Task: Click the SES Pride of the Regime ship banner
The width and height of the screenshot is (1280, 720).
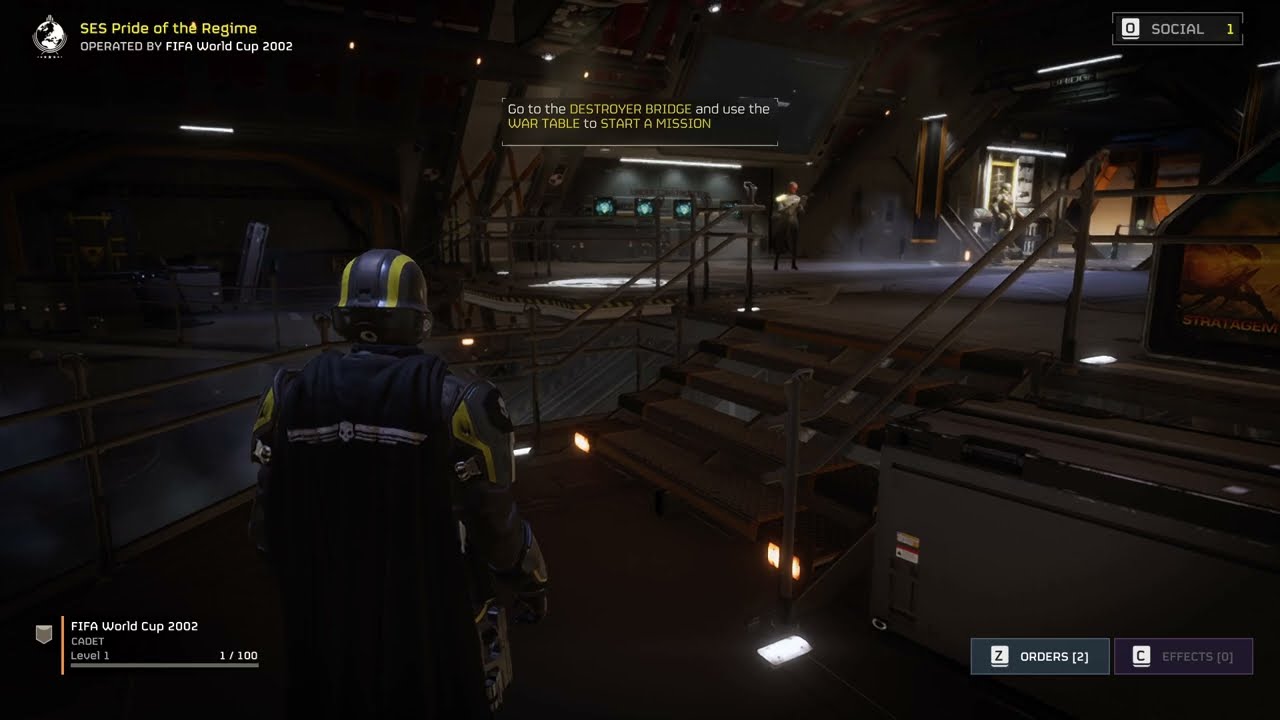Action: click(167, 36)
